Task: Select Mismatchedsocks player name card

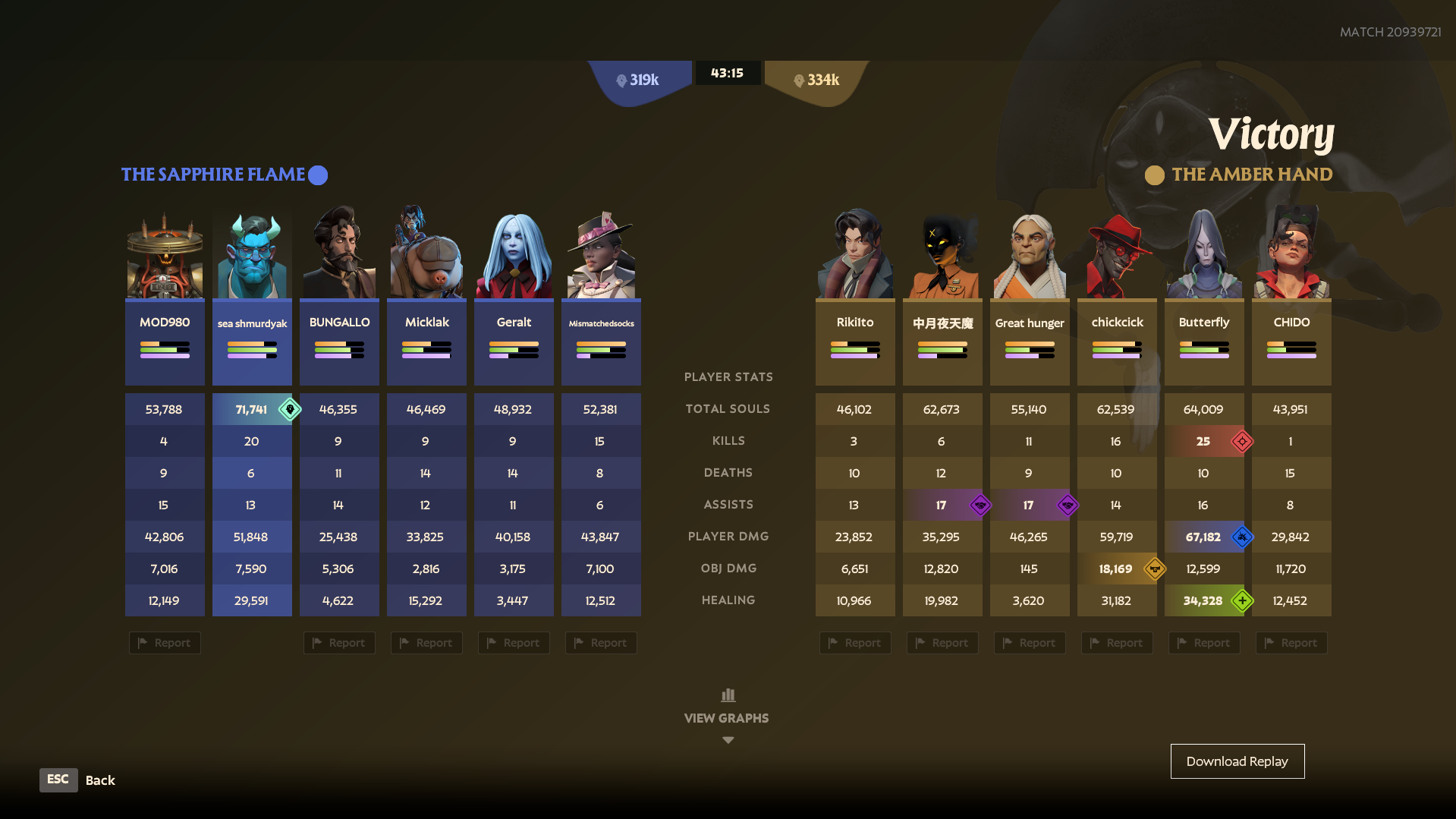Action: [x=601, y=340]
